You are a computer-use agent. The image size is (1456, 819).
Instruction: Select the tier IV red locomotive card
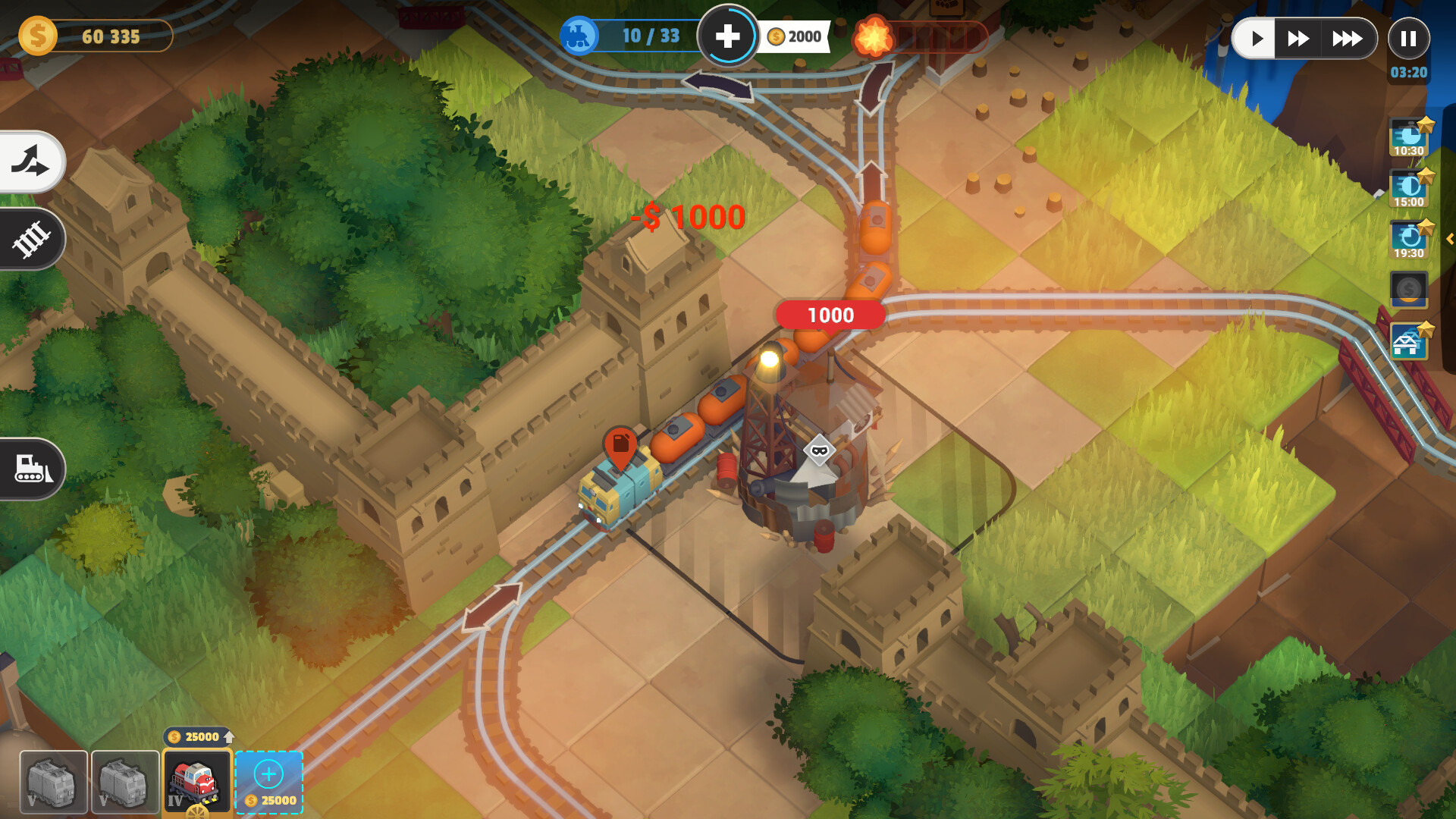tap(196, 781)
